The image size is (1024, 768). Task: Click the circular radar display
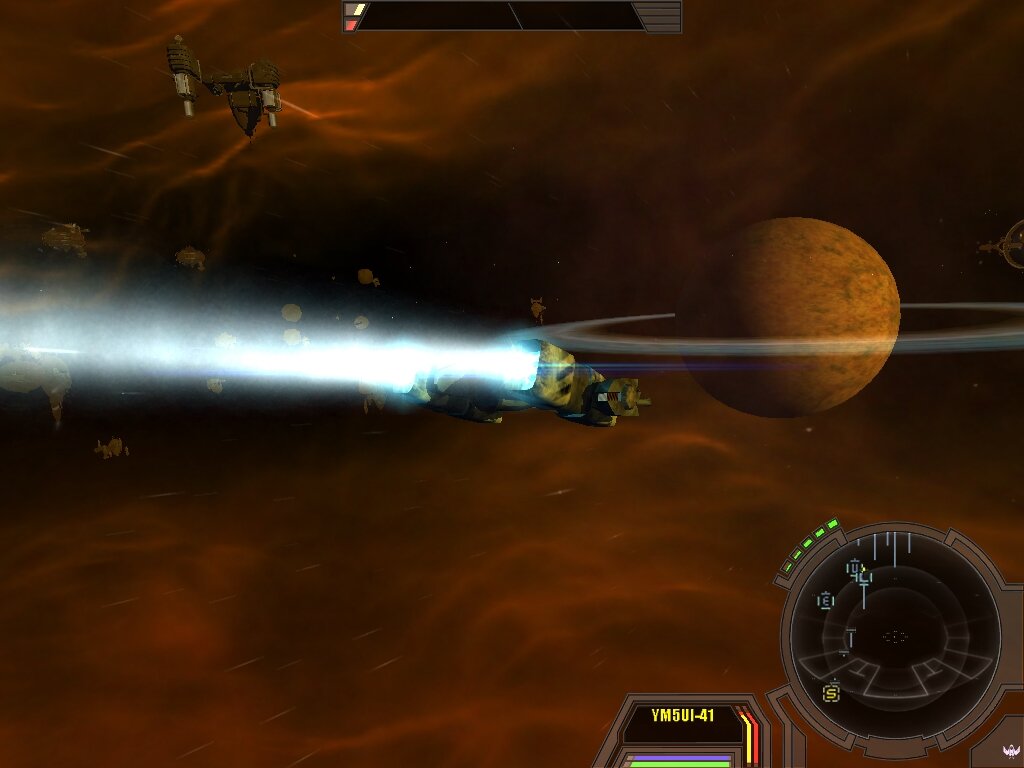coord(894,636)
